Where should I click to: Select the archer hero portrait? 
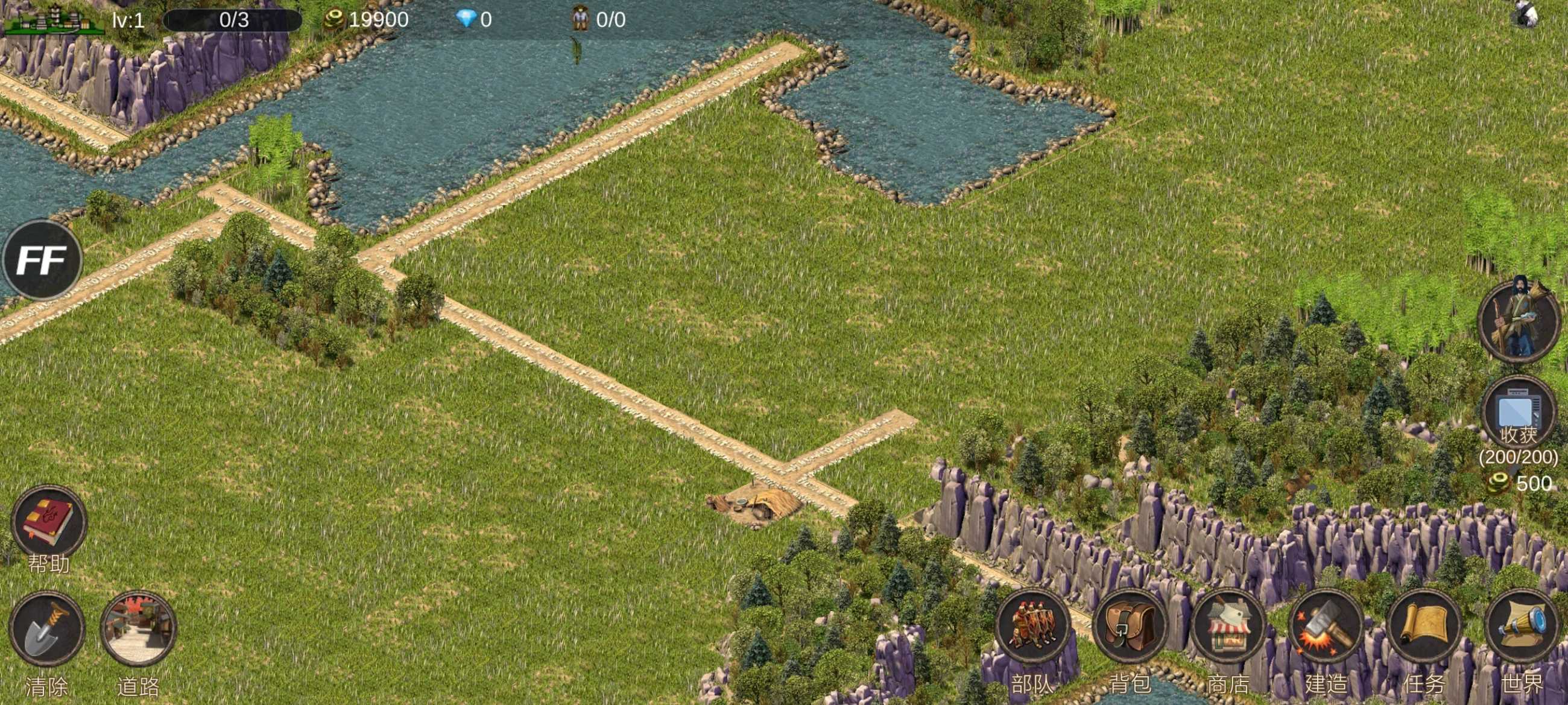click(1518, 321)
